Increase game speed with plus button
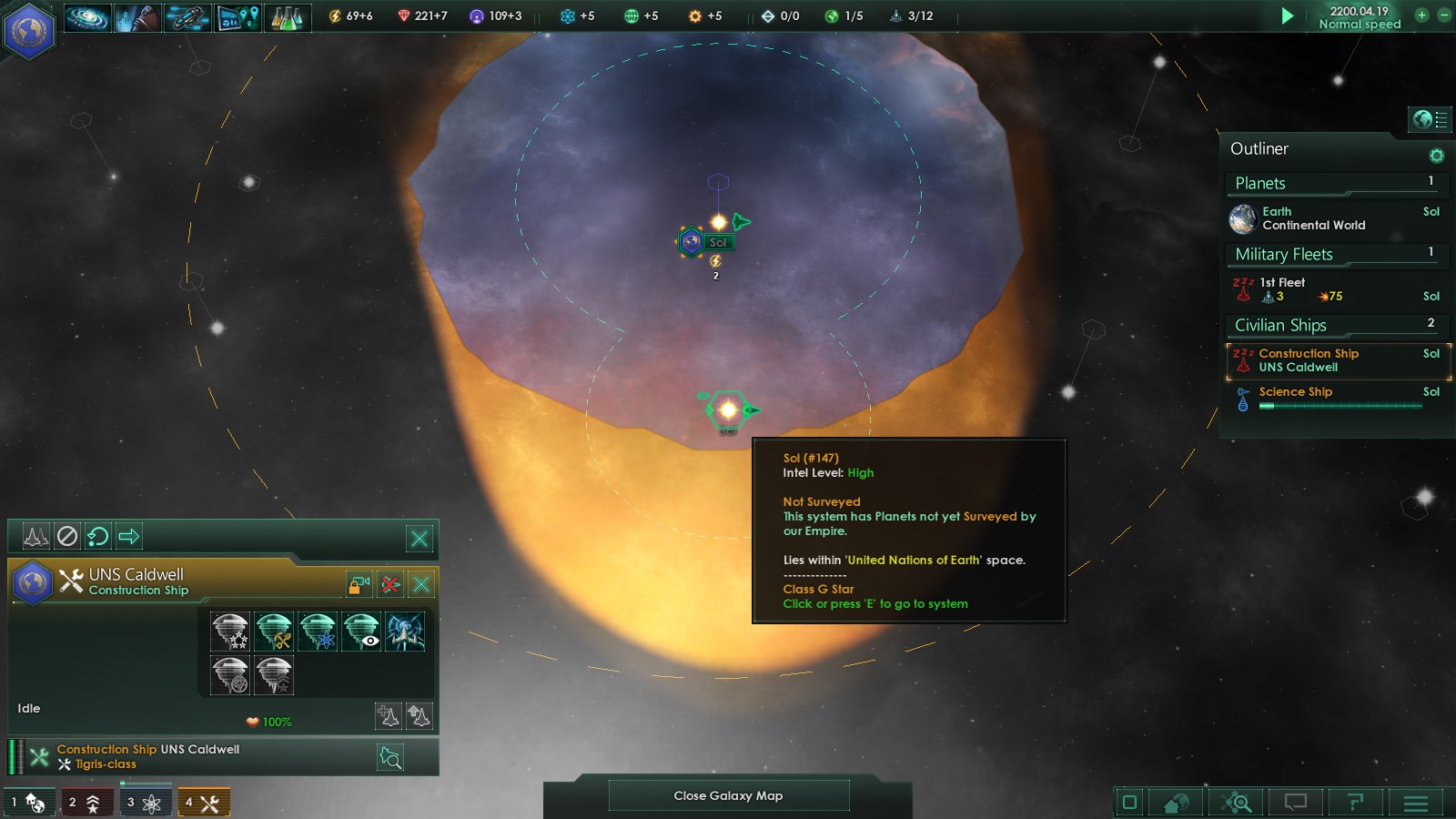Screen dimensions: 1456x819 [x=1421, y=15]
